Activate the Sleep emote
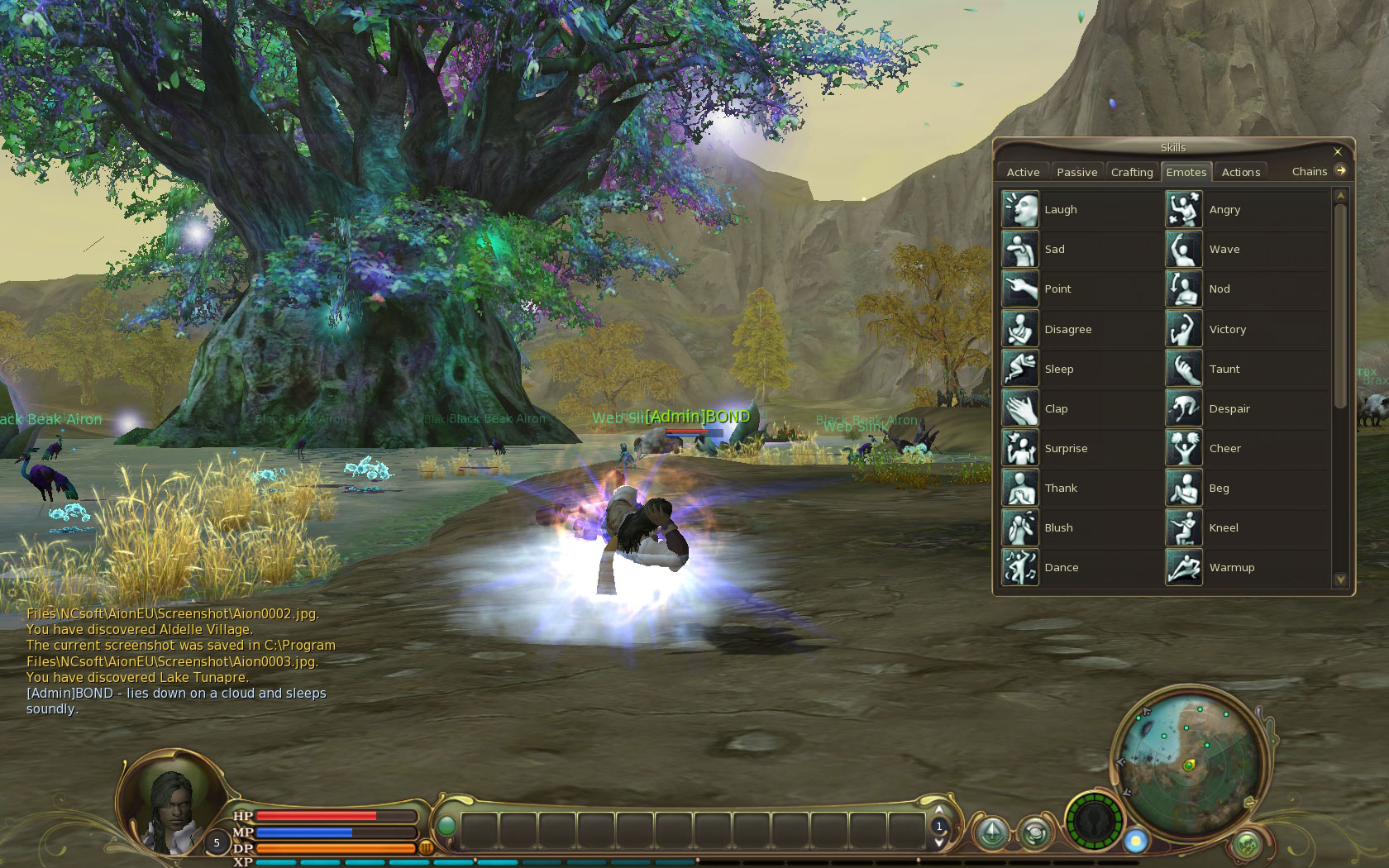Viewport: 1389px width, 868px height. 1020,369
